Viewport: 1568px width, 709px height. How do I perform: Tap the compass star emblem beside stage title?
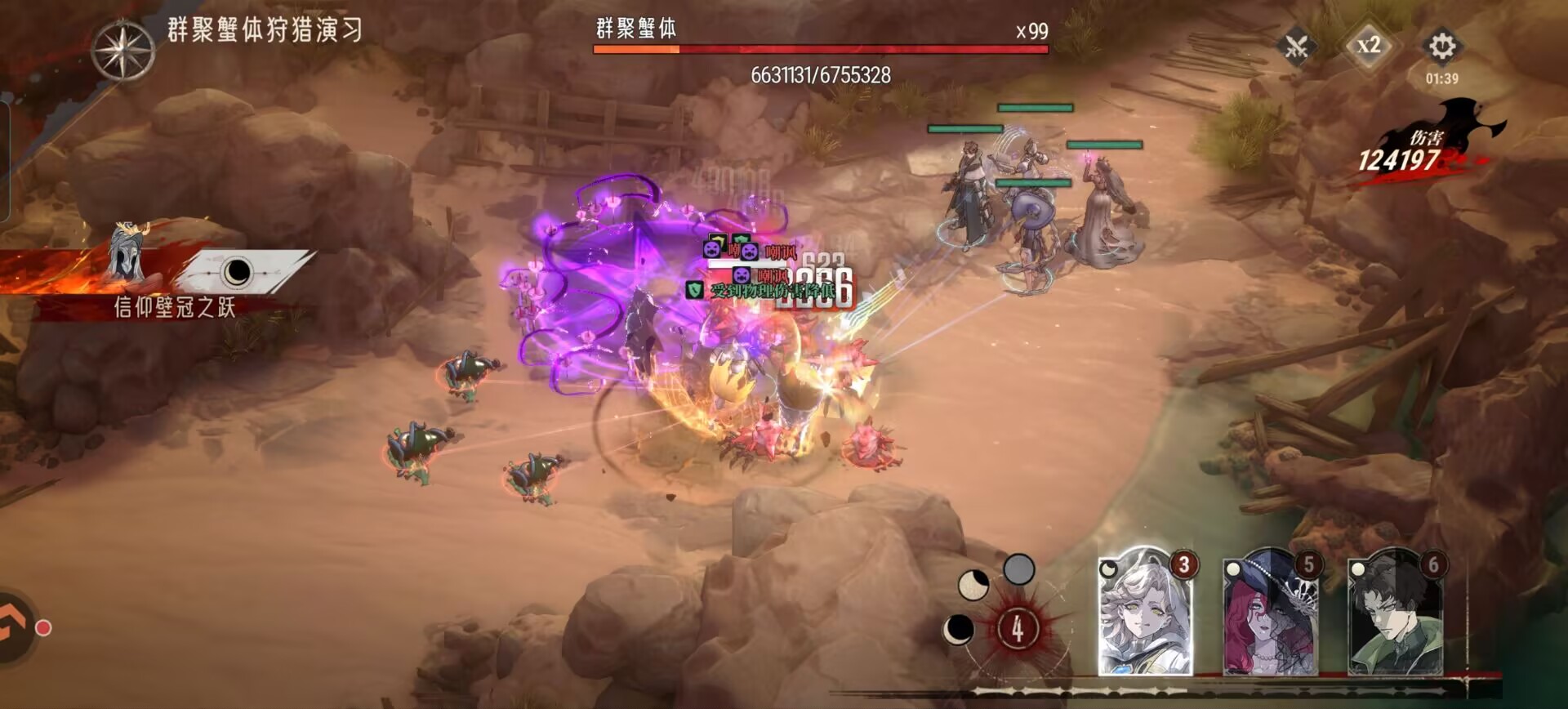click(x=122, y=51)
